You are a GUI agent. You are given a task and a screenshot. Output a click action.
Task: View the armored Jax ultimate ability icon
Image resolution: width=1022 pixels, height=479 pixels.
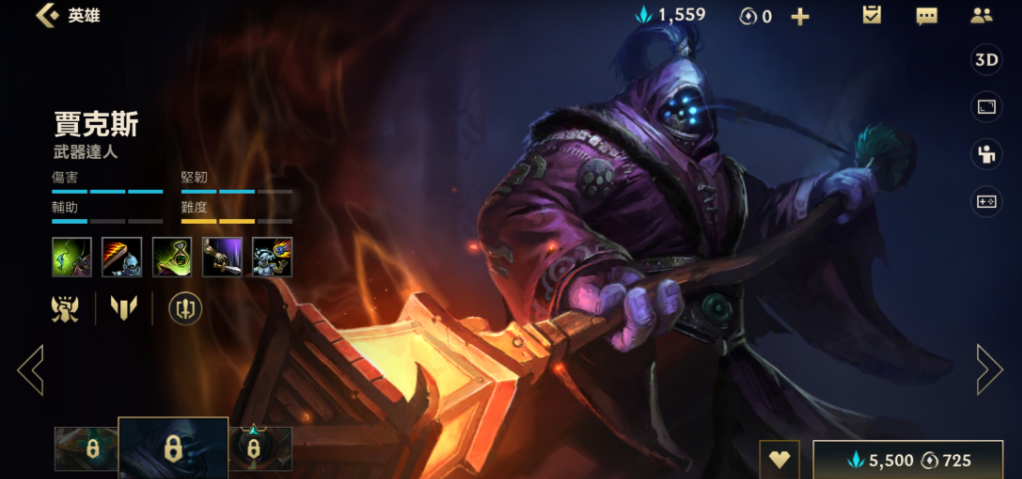pos(272,257)
